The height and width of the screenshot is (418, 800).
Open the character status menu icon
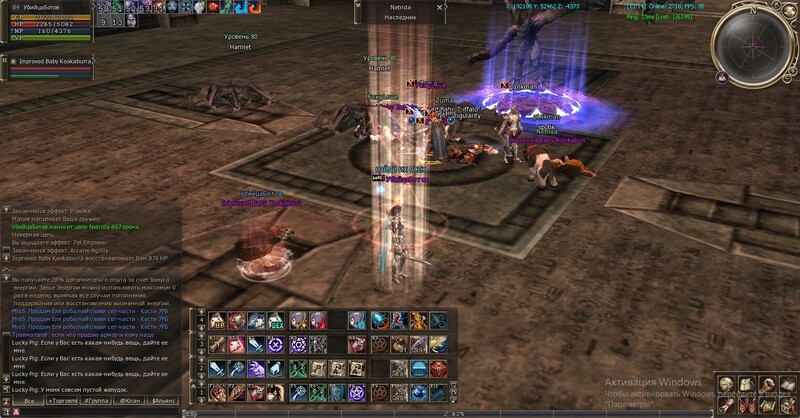tap(724, 385)
